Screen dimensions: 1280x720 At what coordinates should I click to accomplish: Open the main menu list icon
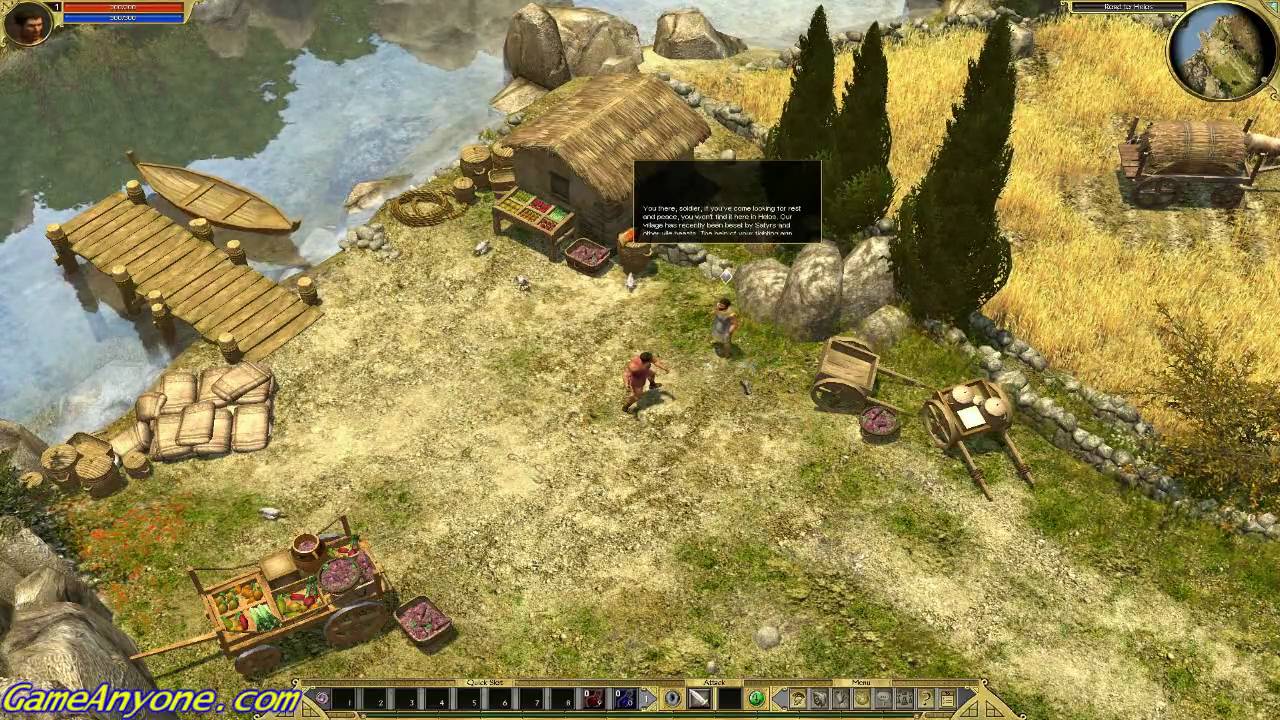coord(947,699)
